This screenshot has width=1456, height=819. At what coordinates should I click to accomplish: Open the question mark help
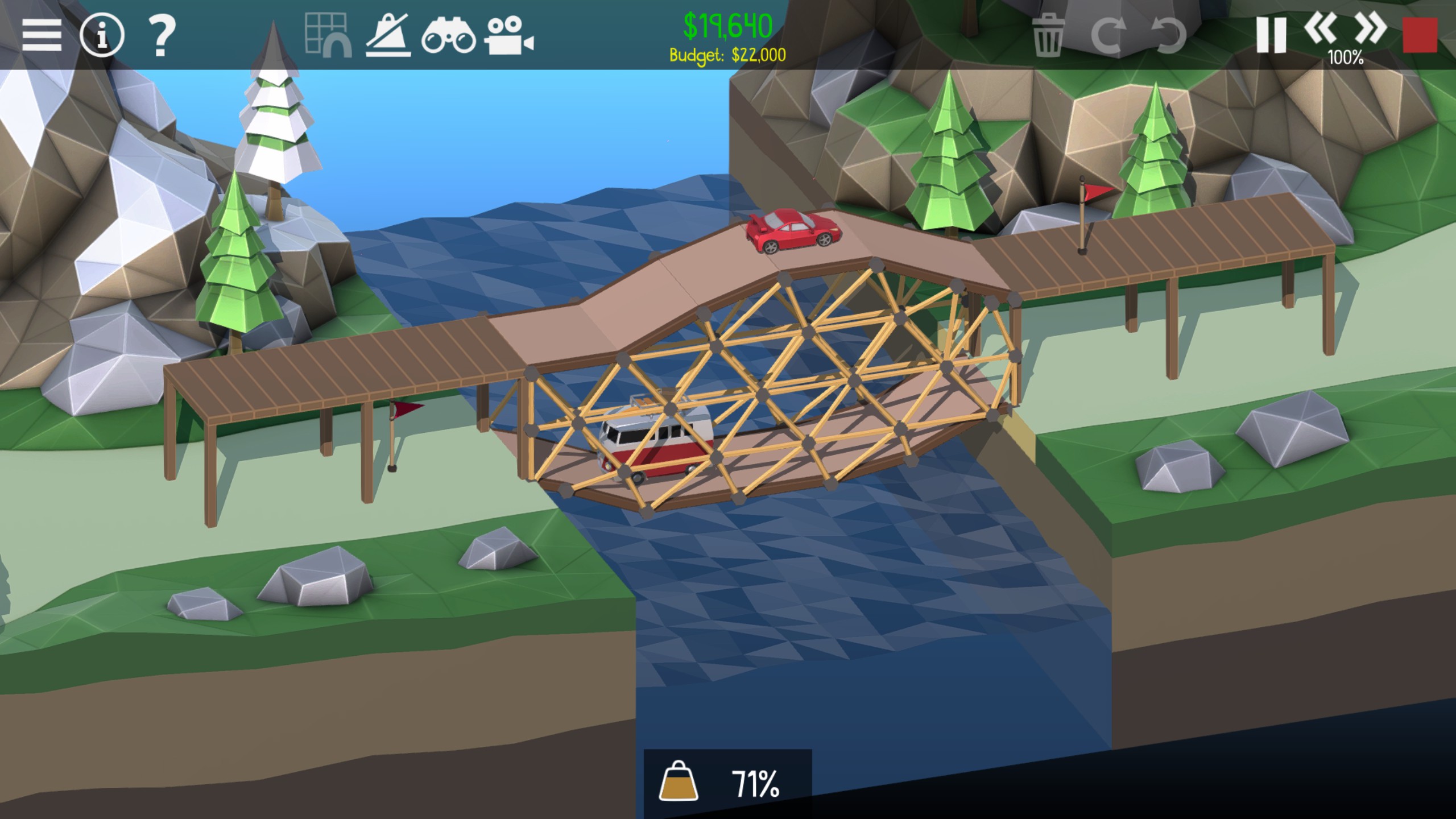pyautogui.click(x=162, y=35)
